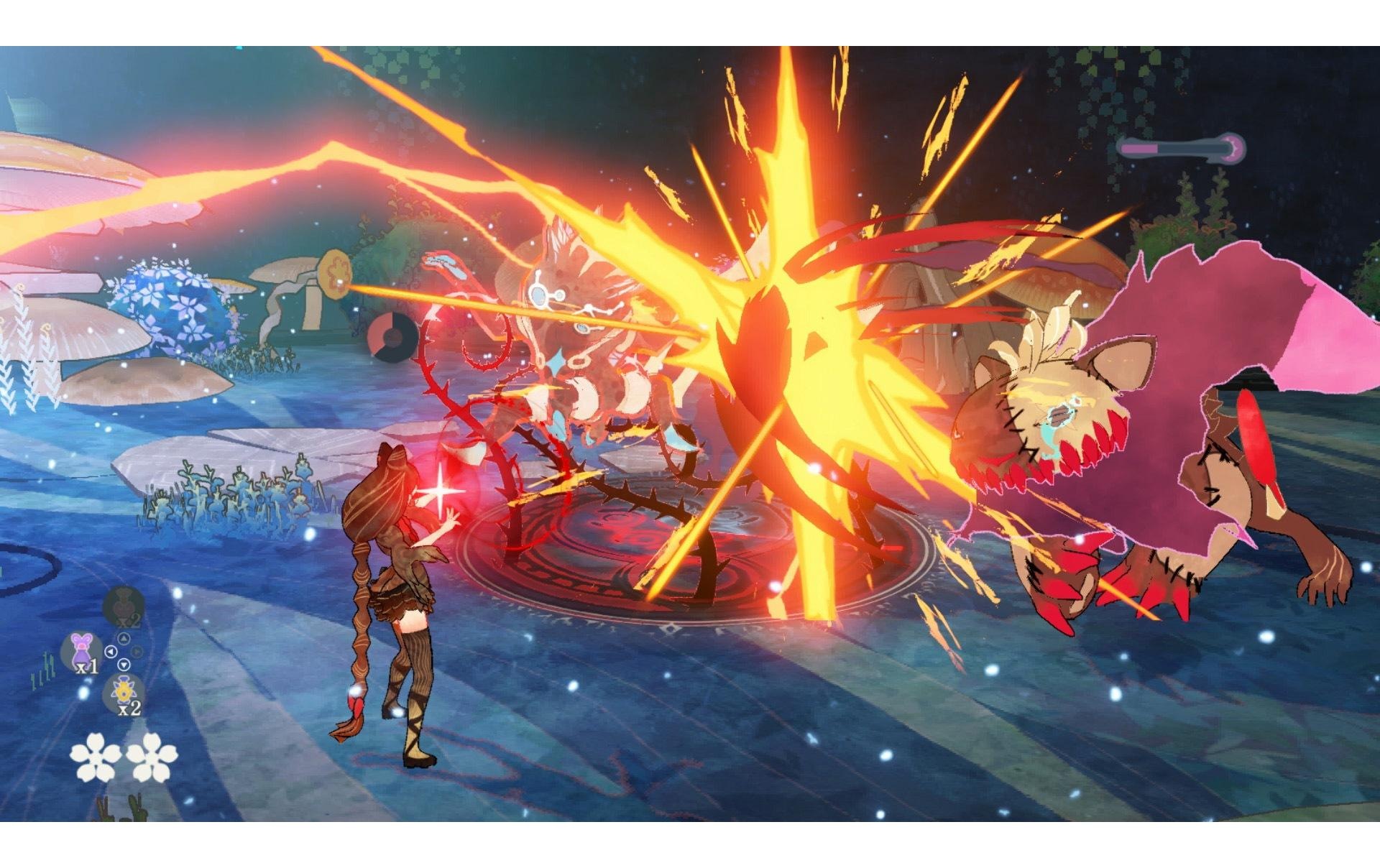Click the x1 count label under bunny item
The image size is (1380, 868).
click(x=88, y=667)
